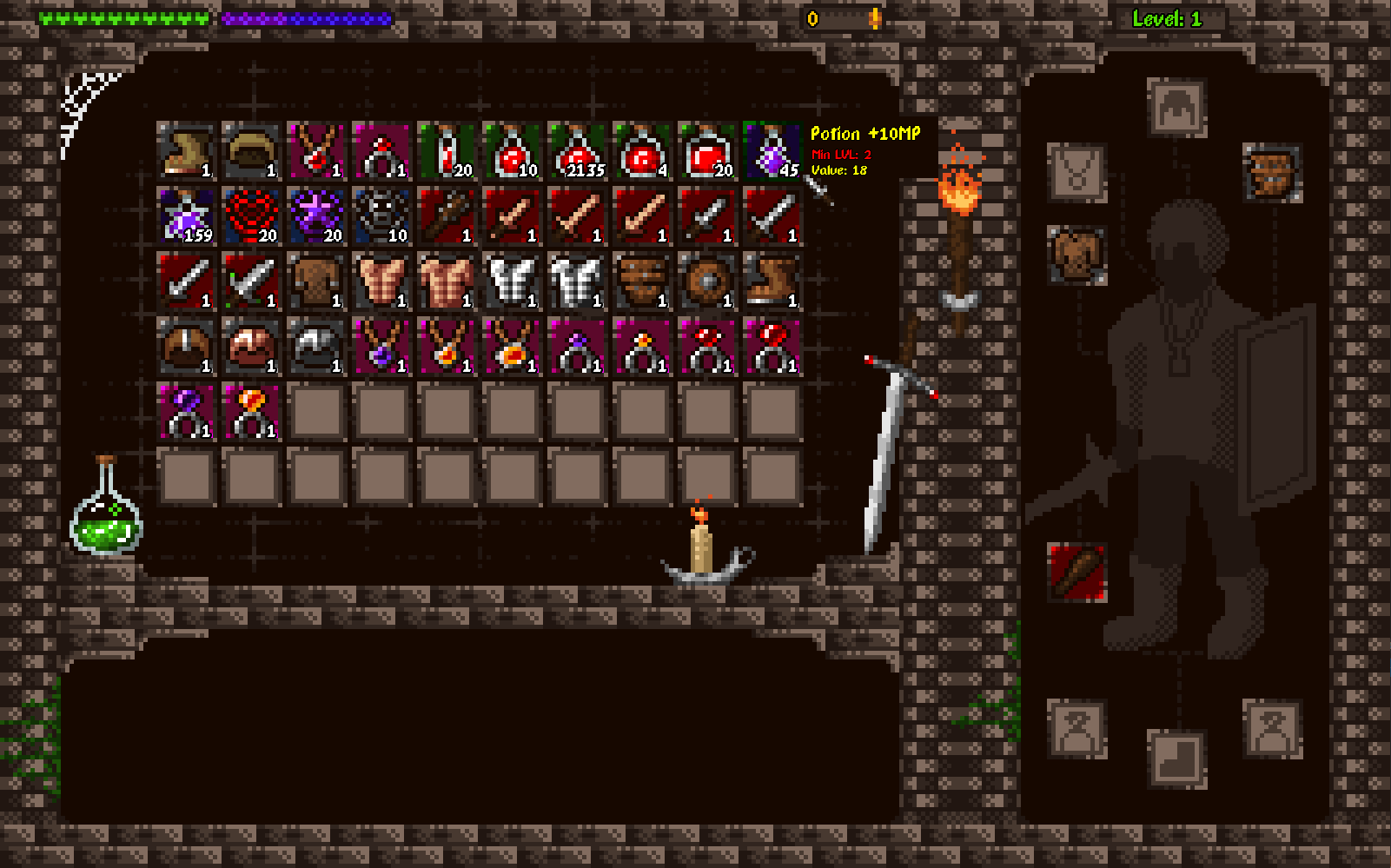Select the tall thin red vial
Image resolution: width=1391 pixels, height=868 pixels.
(x=447, y=151)
